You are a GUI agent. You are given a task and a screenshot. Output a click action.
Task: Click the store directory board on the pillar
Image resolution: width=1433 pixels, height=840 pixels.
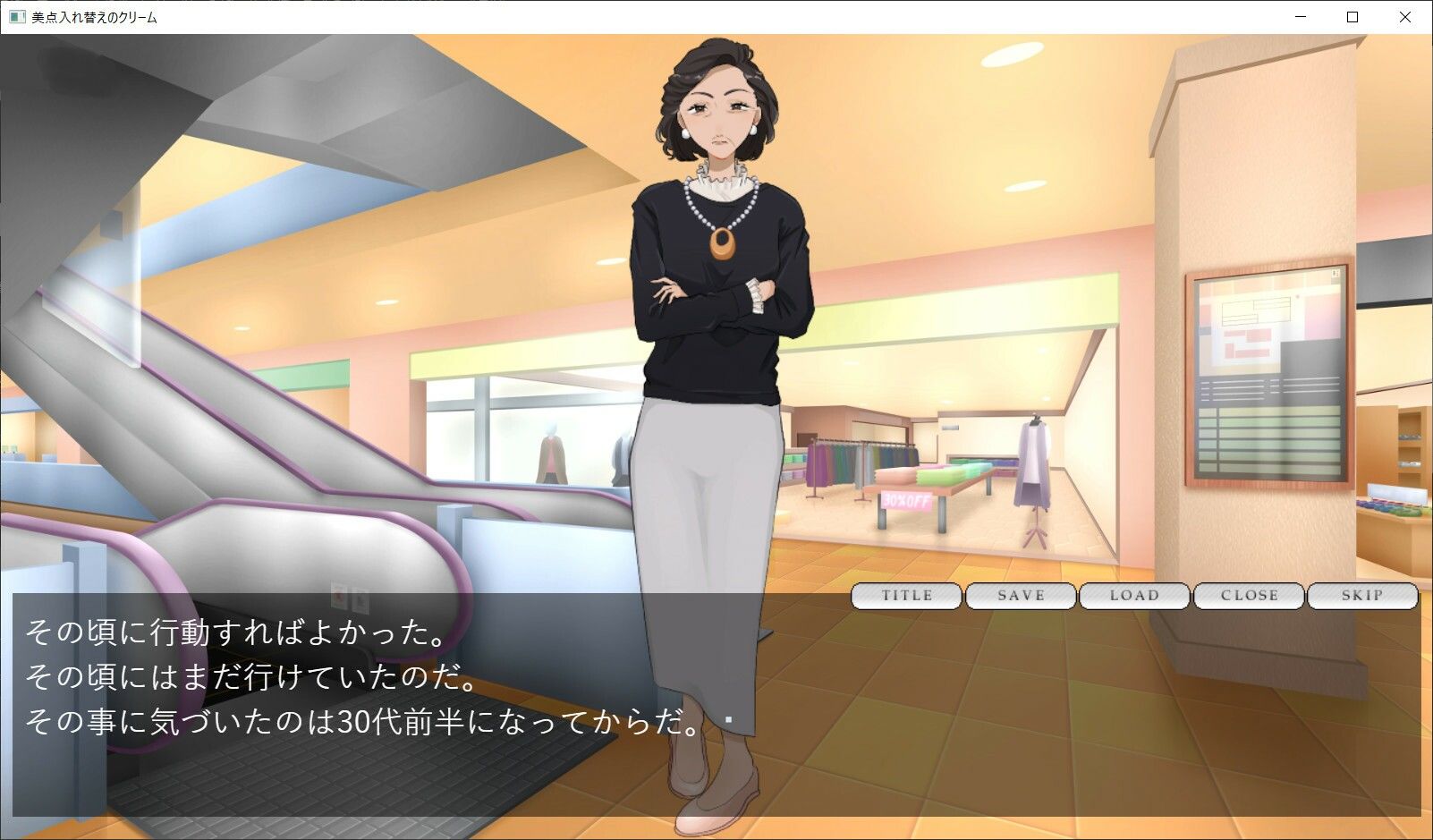(1268, 376)
